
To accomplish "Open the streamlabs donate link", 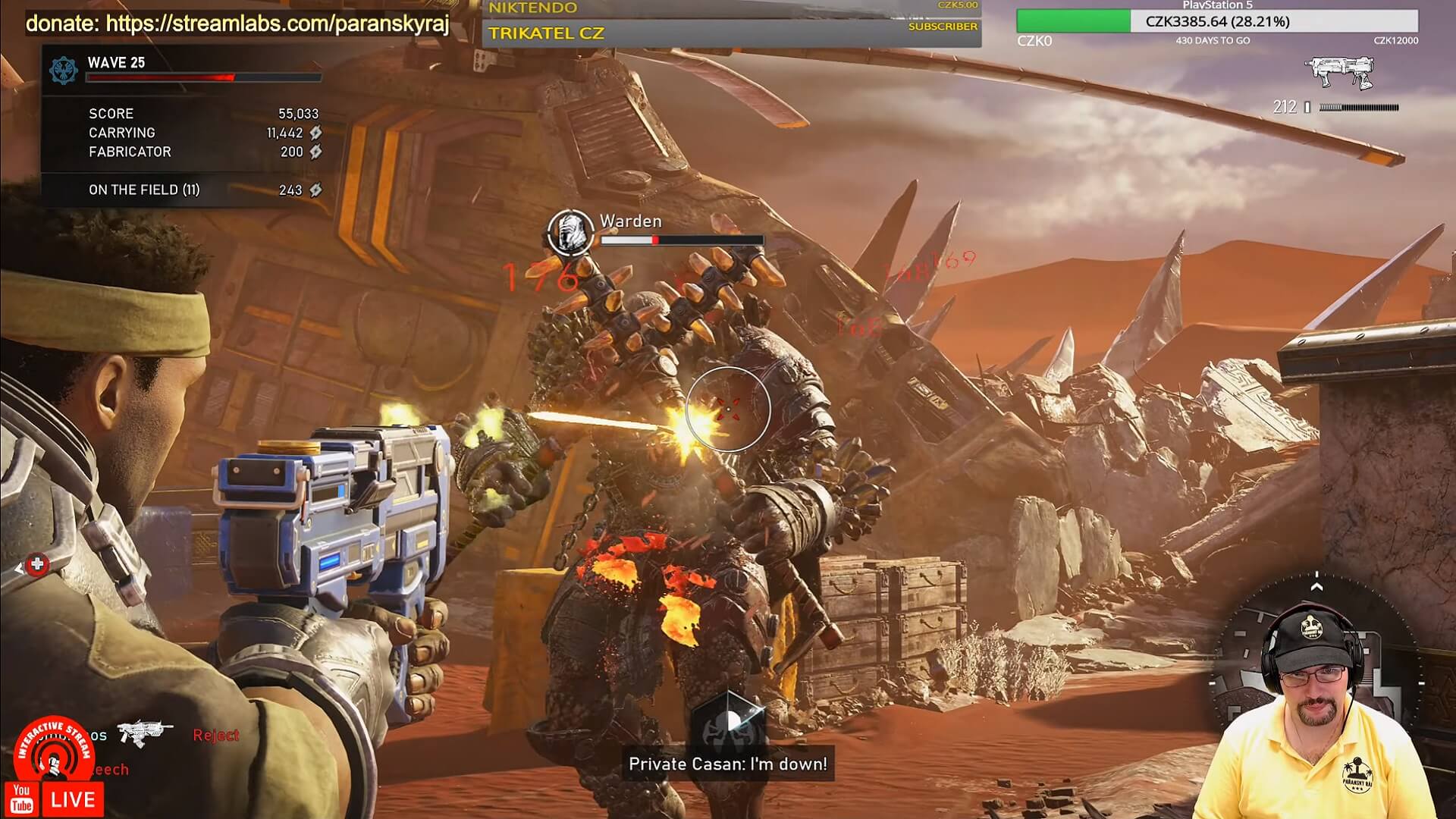I will point(237,24).
